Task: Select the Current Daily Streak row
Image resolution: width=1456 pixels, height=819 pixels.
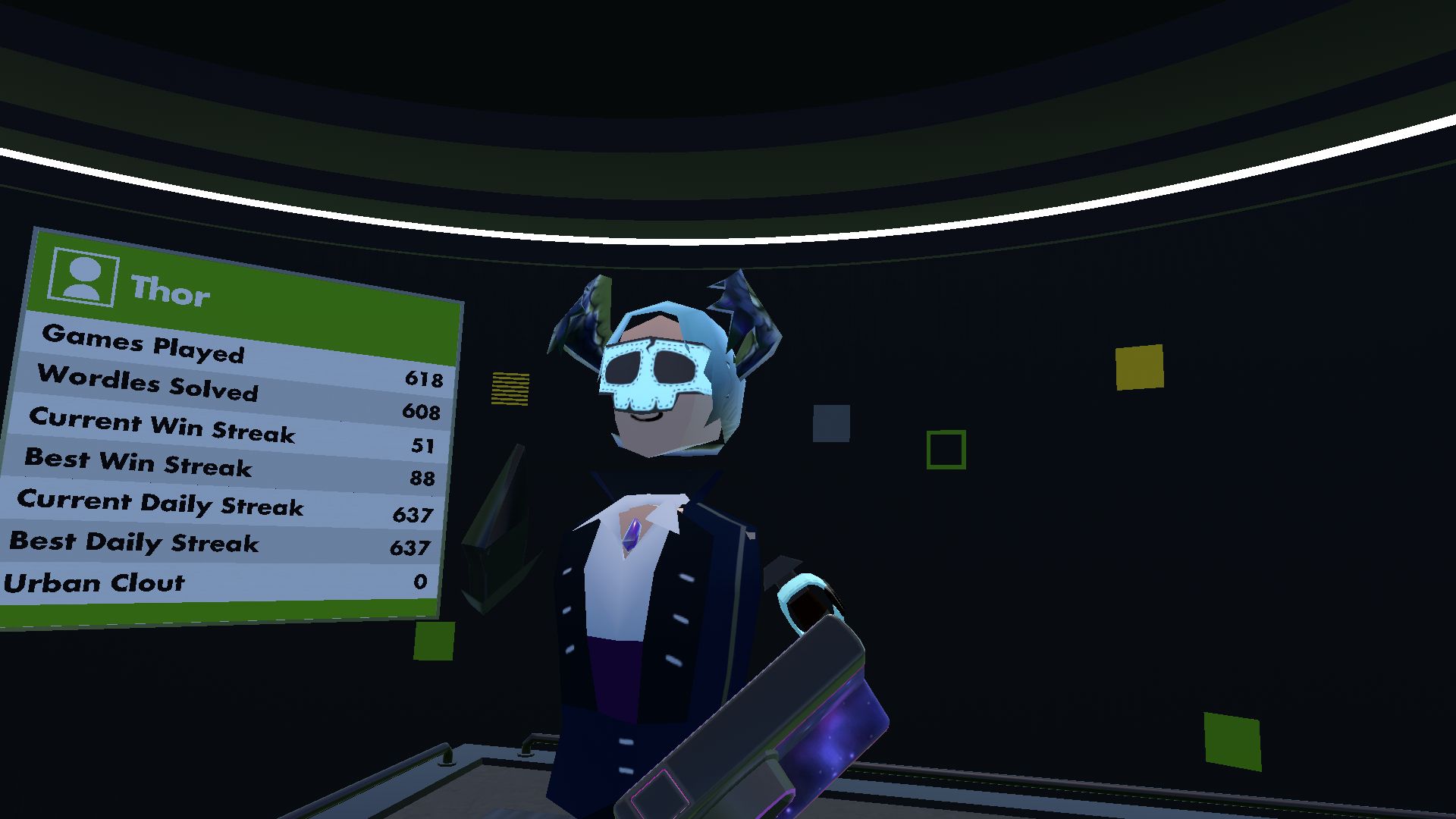Action: [159, 506]
